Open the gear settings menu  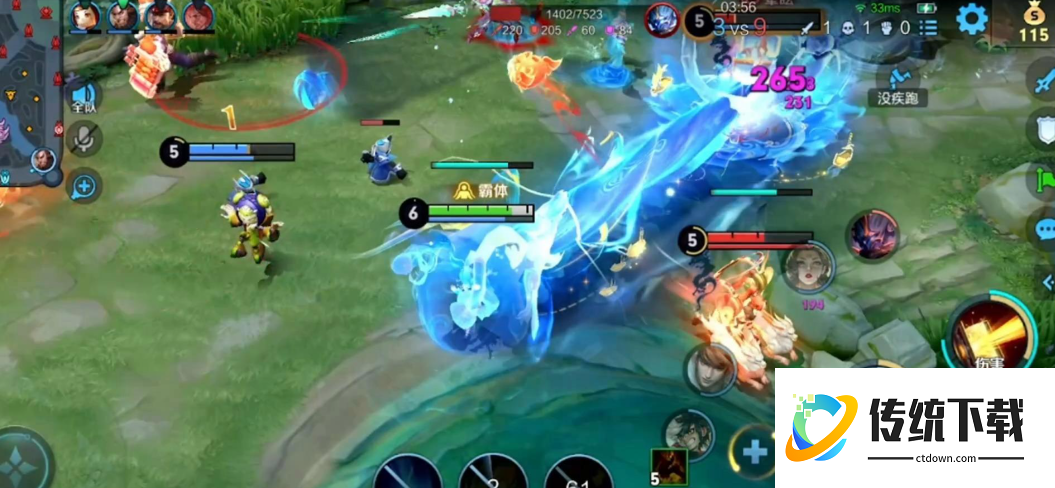coord(971,18)
